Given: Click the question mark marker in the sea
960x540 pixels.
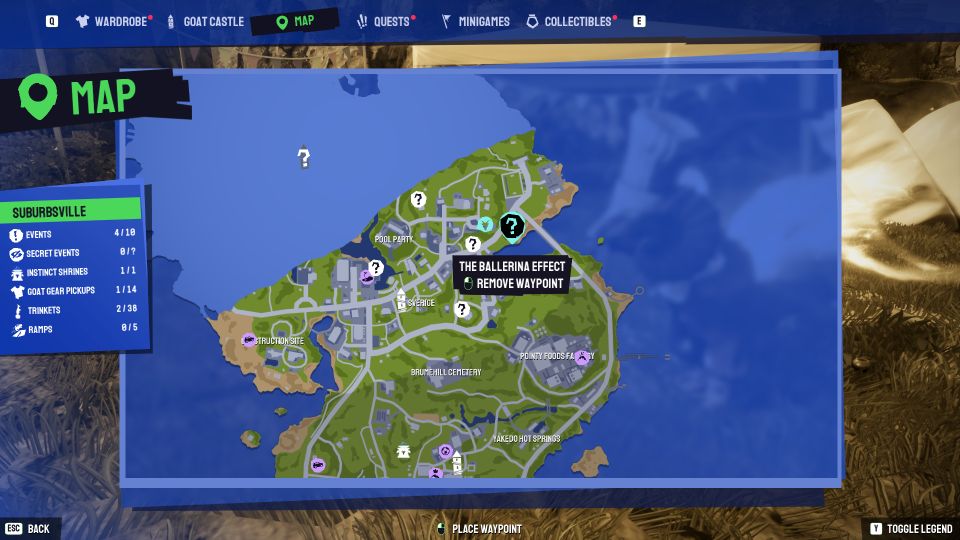Looking at the screenshot, I should [x=304, y=157].
